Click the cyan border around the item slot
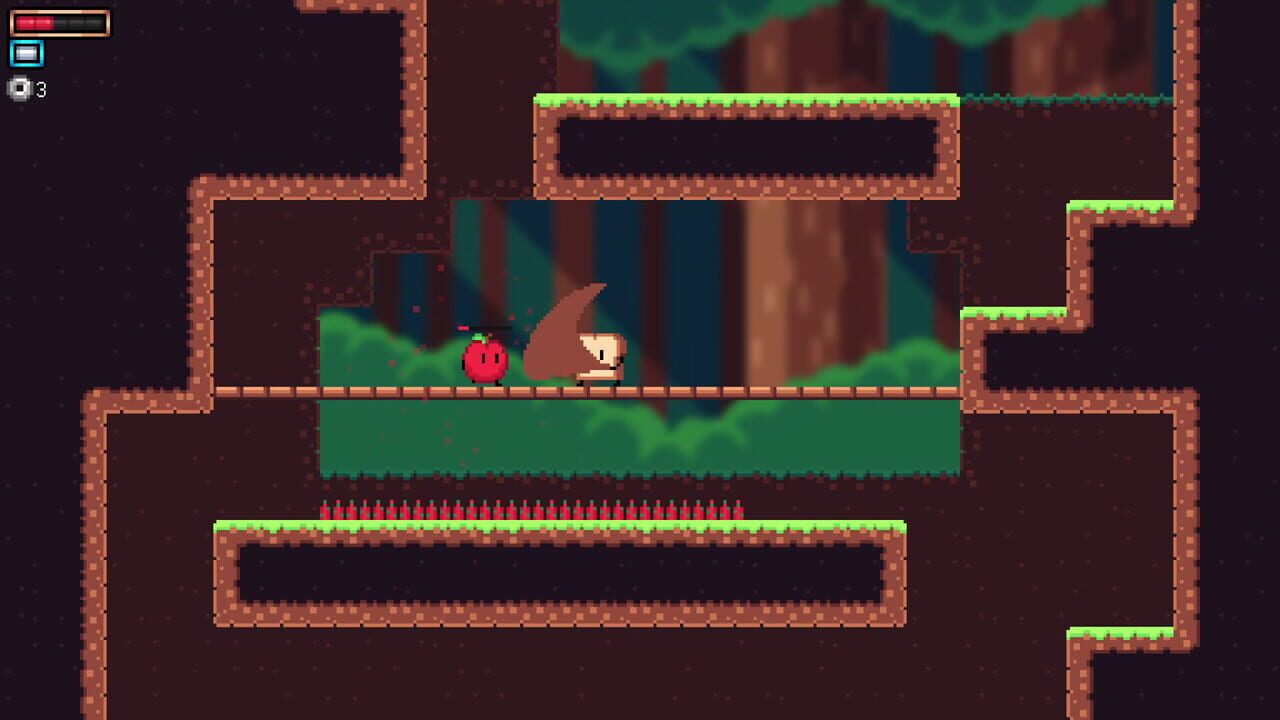The image size is (1280, 720). pyautogui.click(x=11, y=53)
